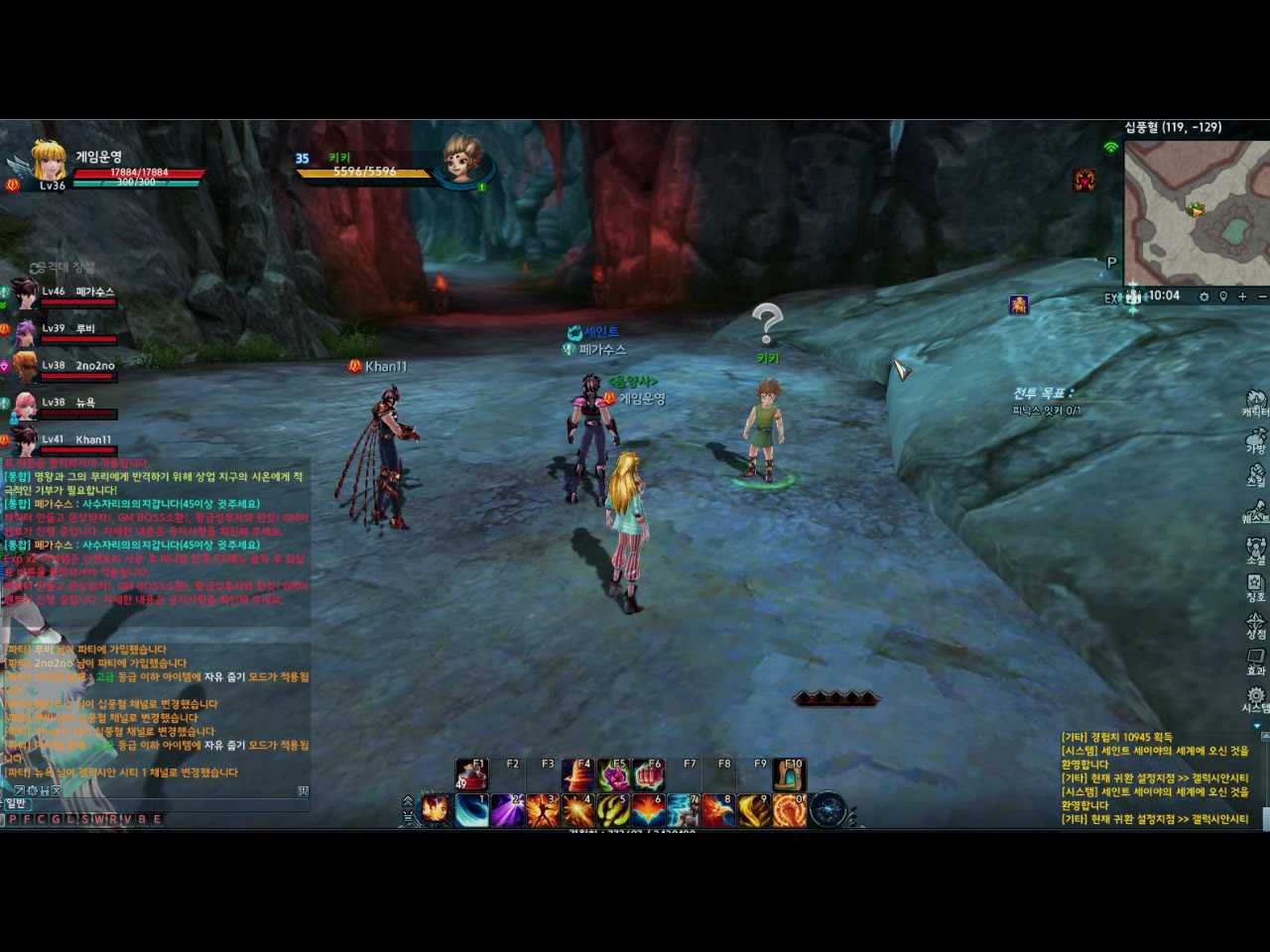Open minimap settings gear
This screenshot has height=952, width=1270.
tap(1204, 297)
